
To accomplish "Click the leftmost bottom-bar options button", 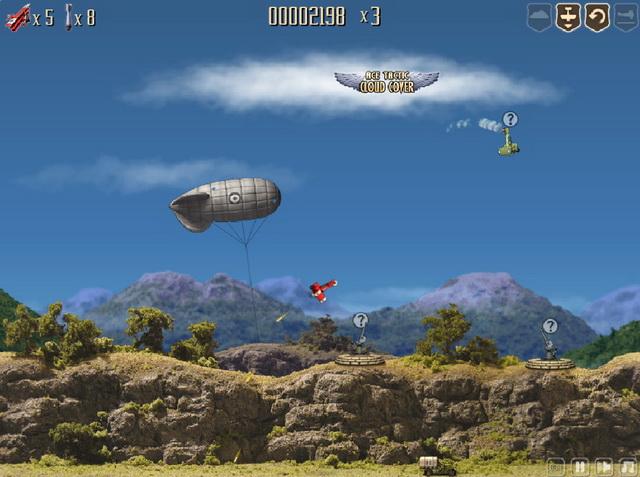I will click(556, 466).
